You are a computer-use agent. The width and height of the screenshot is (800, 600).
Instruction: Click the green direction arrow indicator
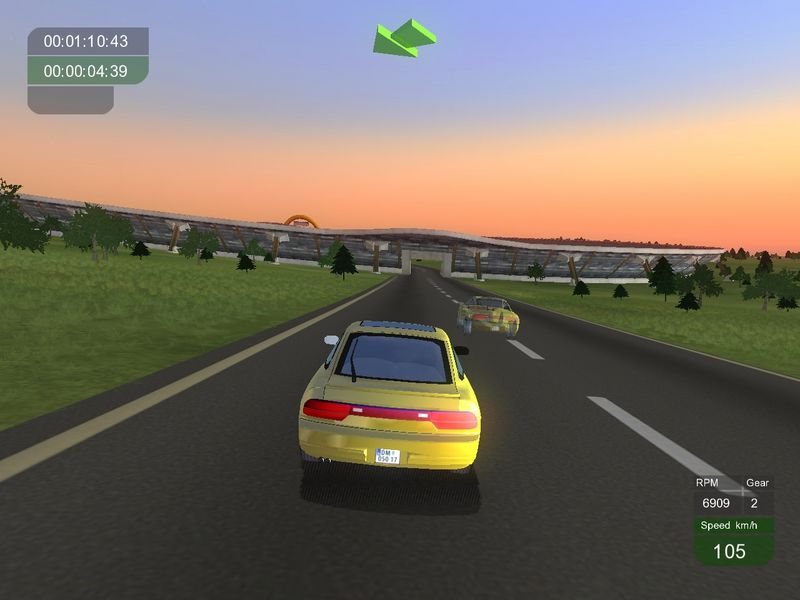pyautogui.click(x=402, y=38)
